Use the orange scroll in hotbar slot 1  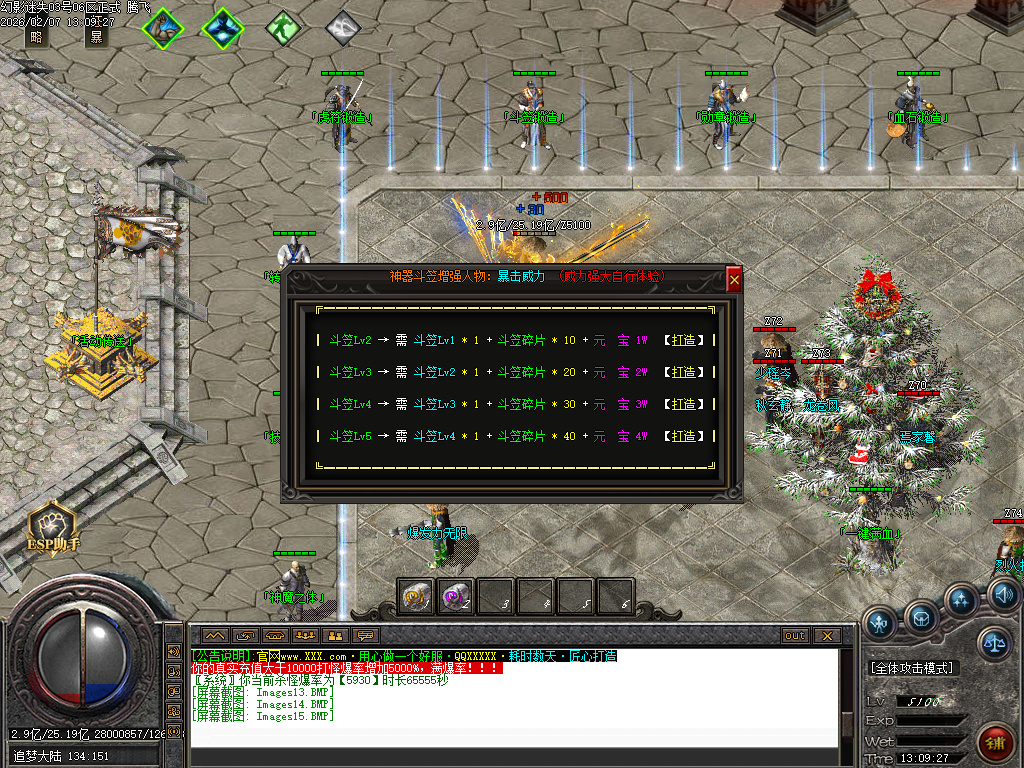(414, 597)
